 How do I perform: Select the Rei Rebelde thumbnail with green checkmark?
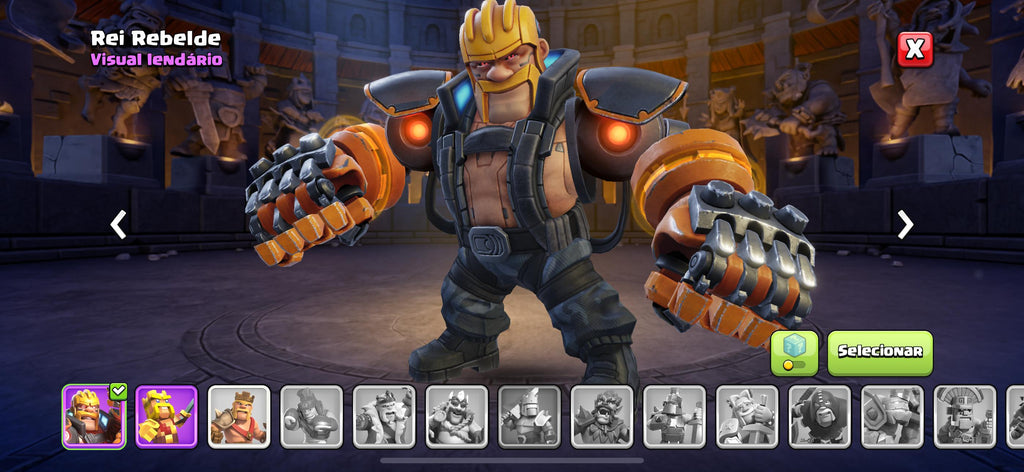tap(93, 416)
